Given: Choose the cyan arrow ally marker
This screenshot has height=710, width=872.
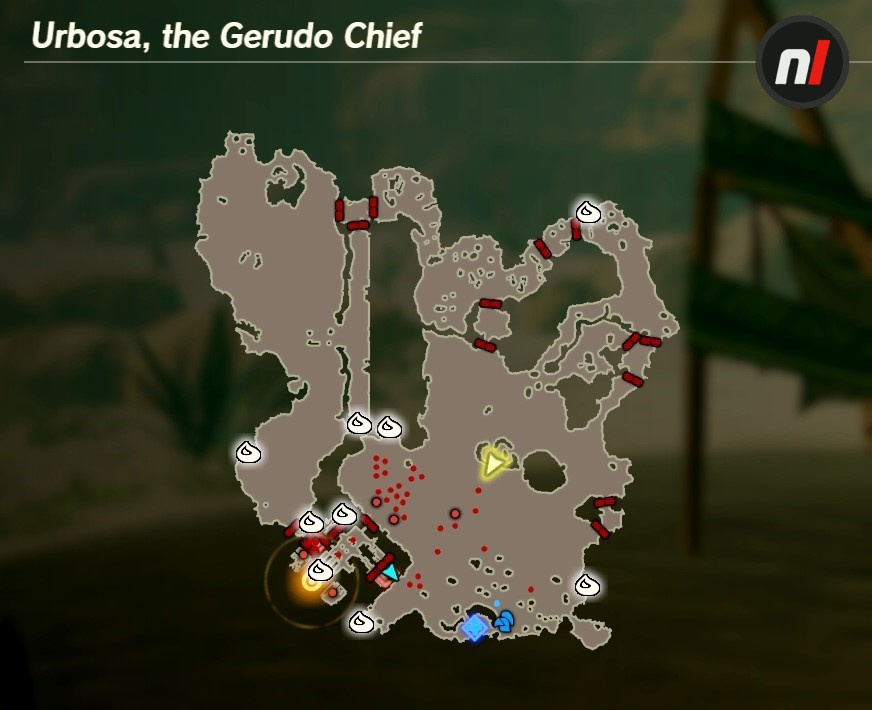Looking at the screenshot, I should (x=389, y=573).
